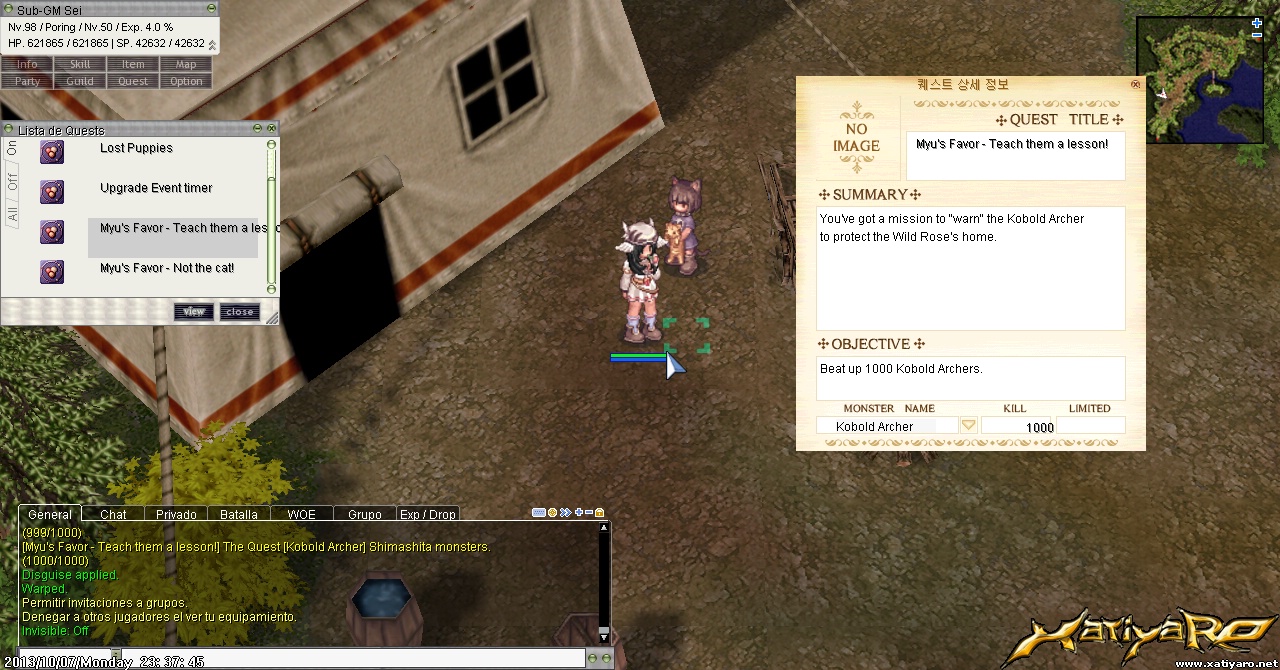Switch to the Privado chat tab
The height and width of the screenshot is (670, 1280).
coord(176,515)
